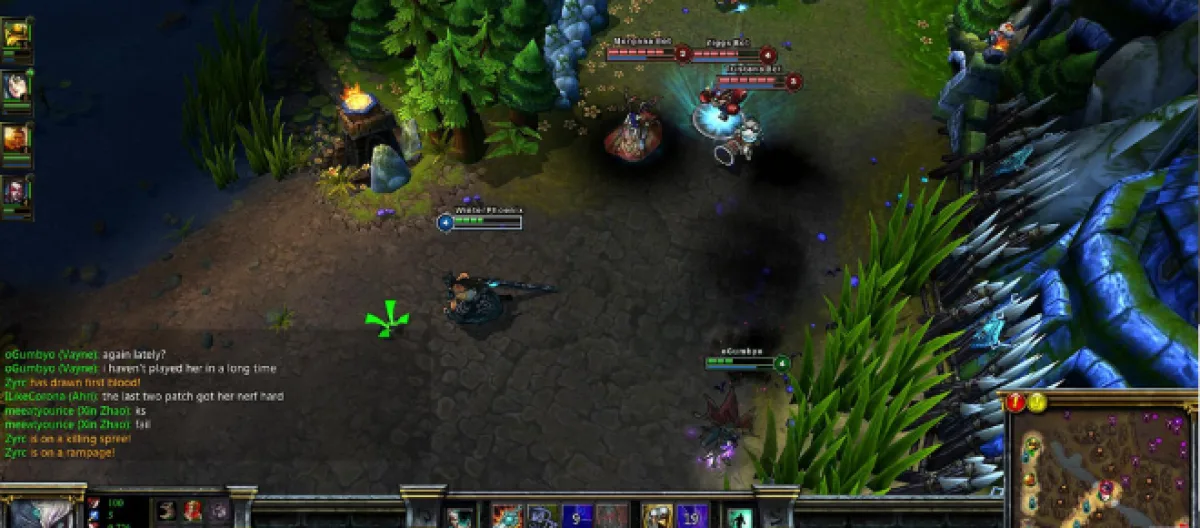1200x528 pixels.
Task: Click your champion portrait in the HUD
Action: pos(42,513)
